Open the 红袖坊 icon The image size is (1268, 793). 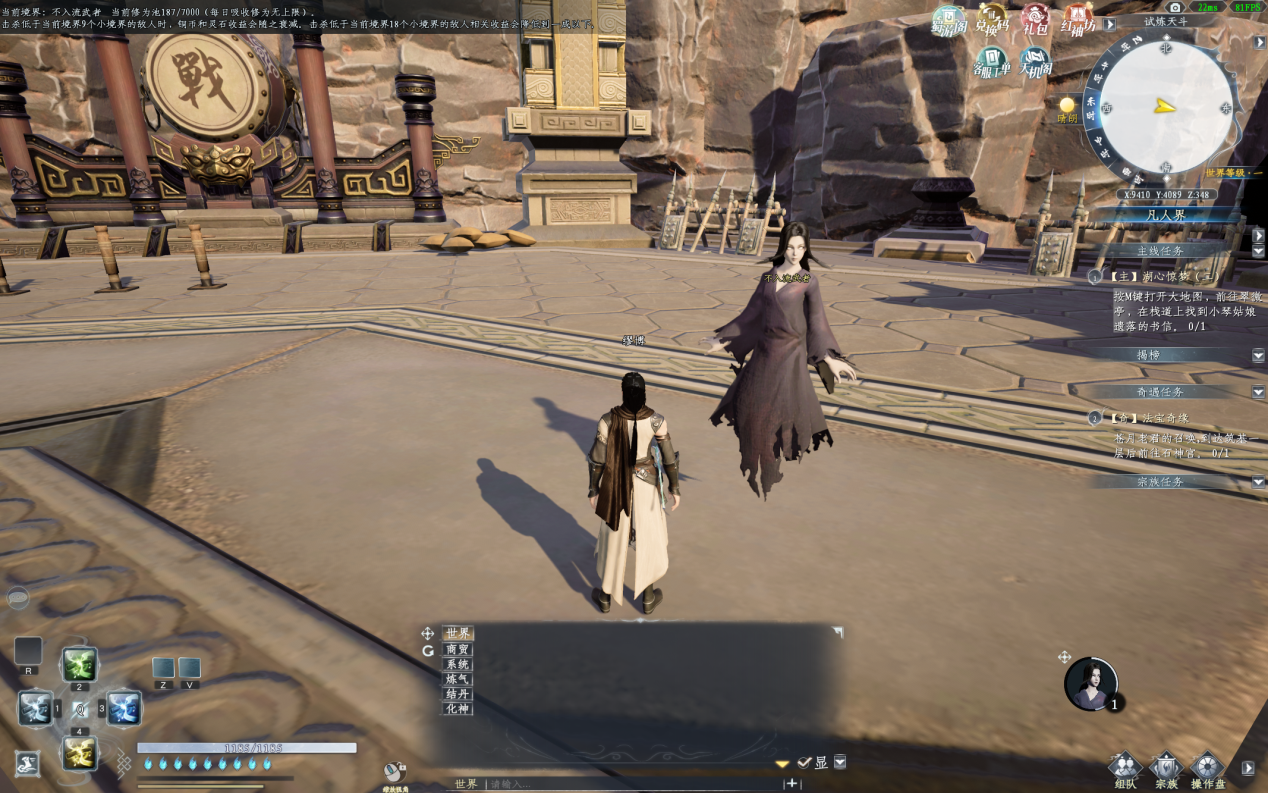click(x=1078, y=20)
